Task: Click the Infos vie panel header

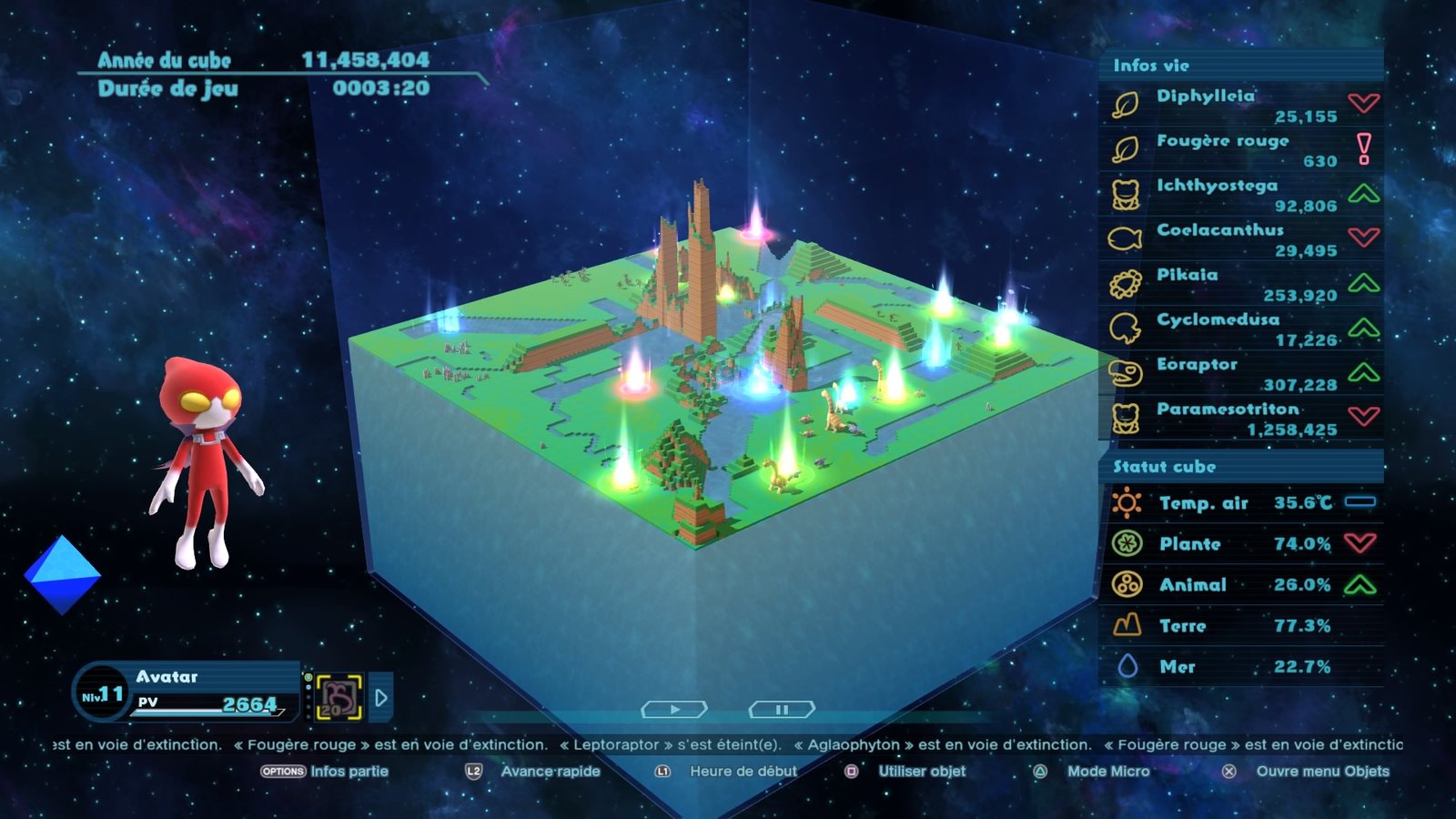Action: pyautogui.click(x=1241, y=66)
